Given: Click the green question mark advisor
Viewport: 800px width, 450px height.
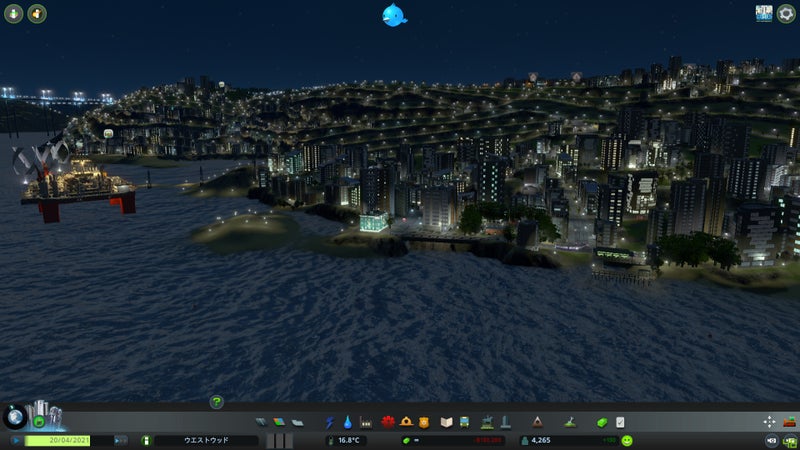Looking at the screenshot, I should coord(216,402).
